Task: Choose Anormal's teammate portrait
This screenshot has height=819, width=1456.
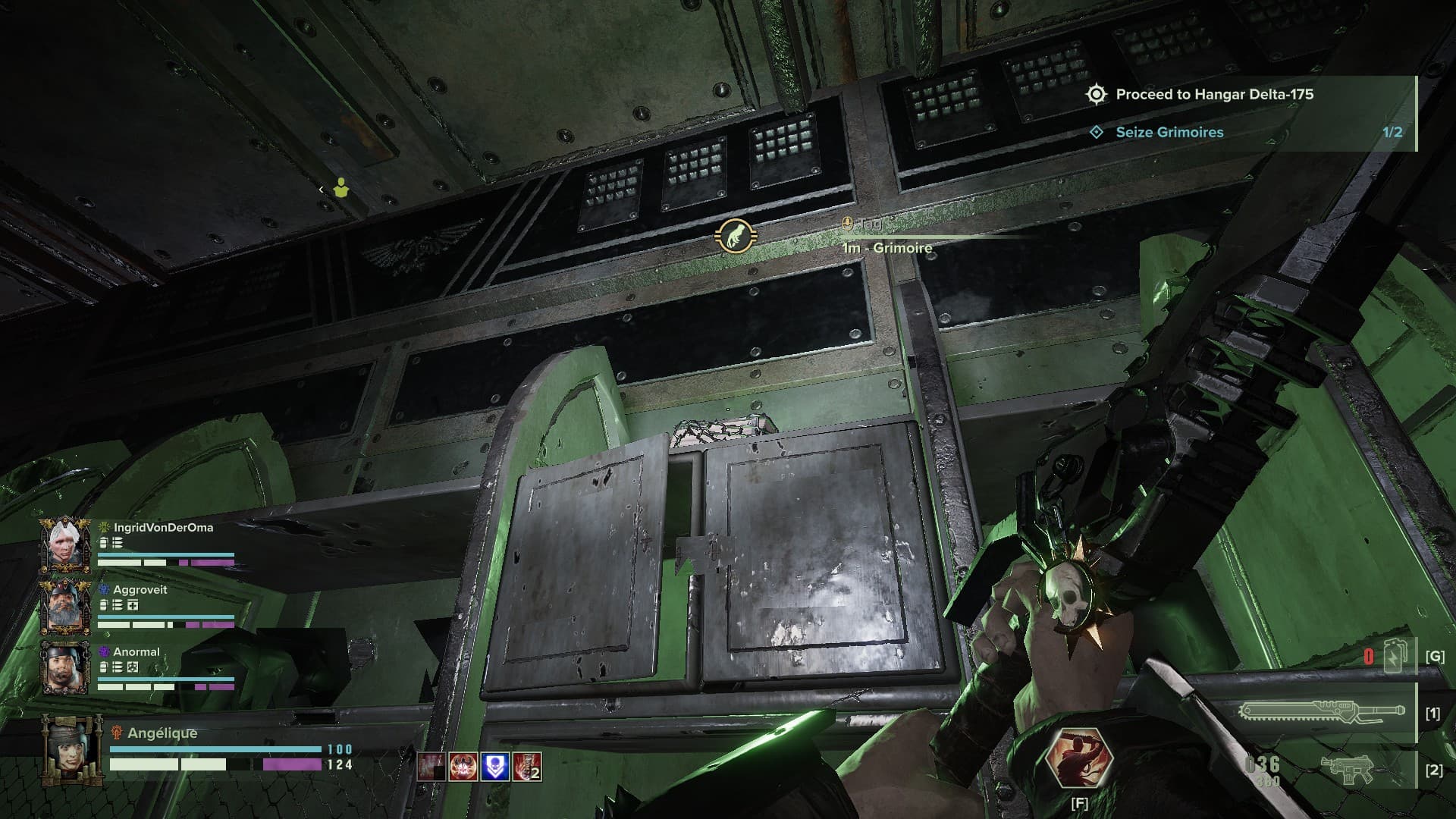Action: (65, 668)
